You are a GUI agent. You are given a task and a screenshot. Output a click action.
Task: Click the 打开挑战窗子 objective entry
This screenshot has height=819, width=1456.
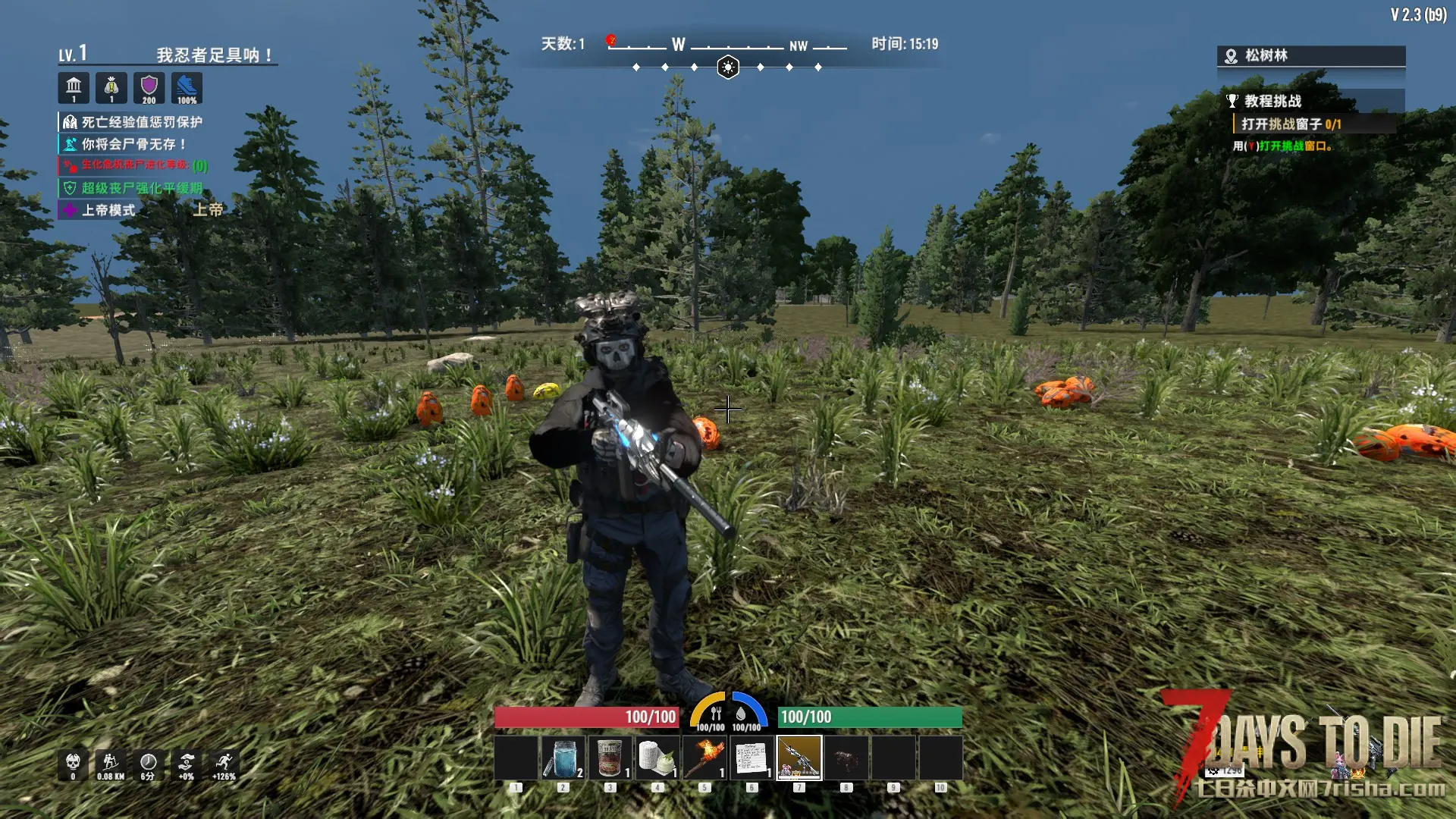point(1290,124)
